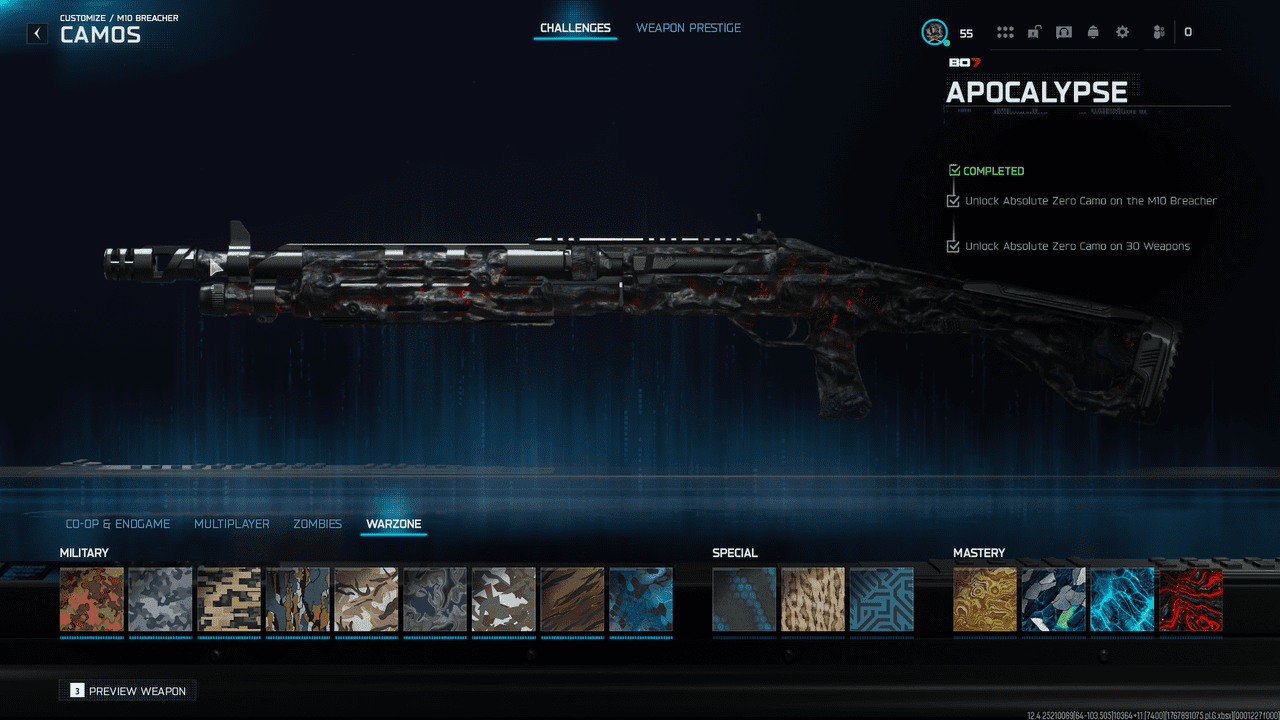Open the friends and social icon
This screenshot has width=1280, height=720.
click(x=1159, y=32)
